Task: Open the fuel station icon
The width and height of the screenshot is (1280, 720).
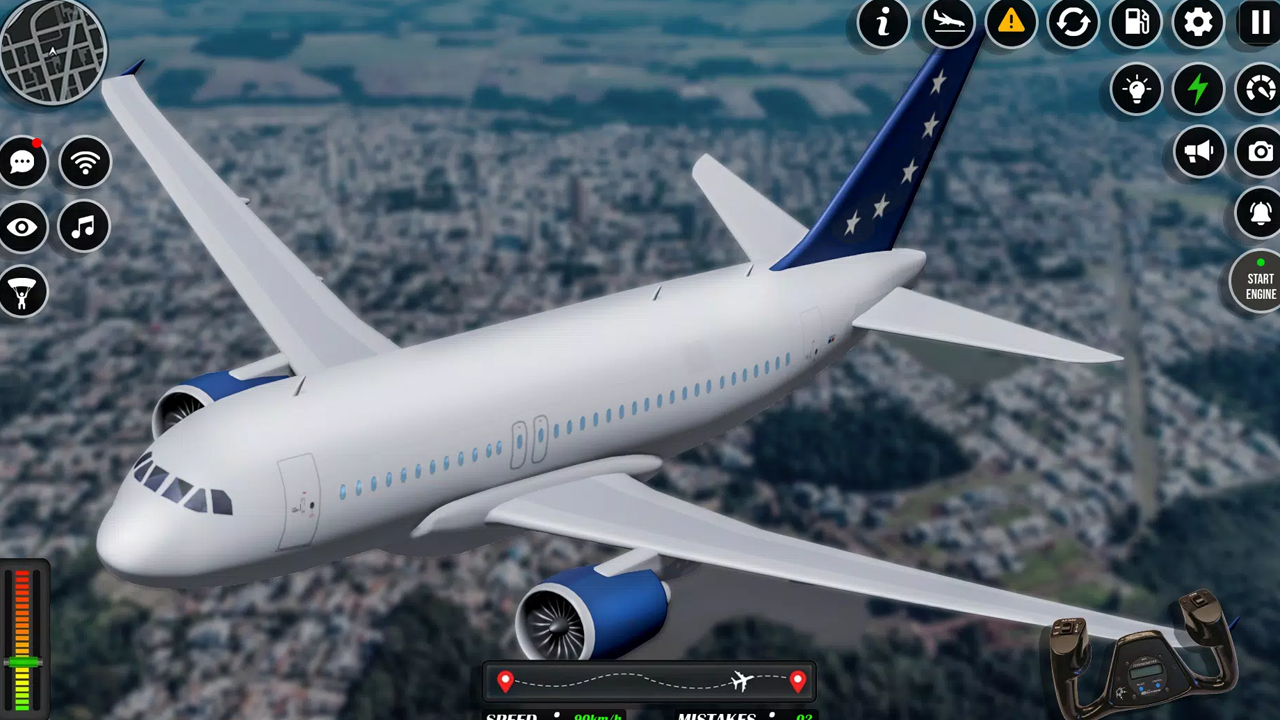Action: point(1136,24)
